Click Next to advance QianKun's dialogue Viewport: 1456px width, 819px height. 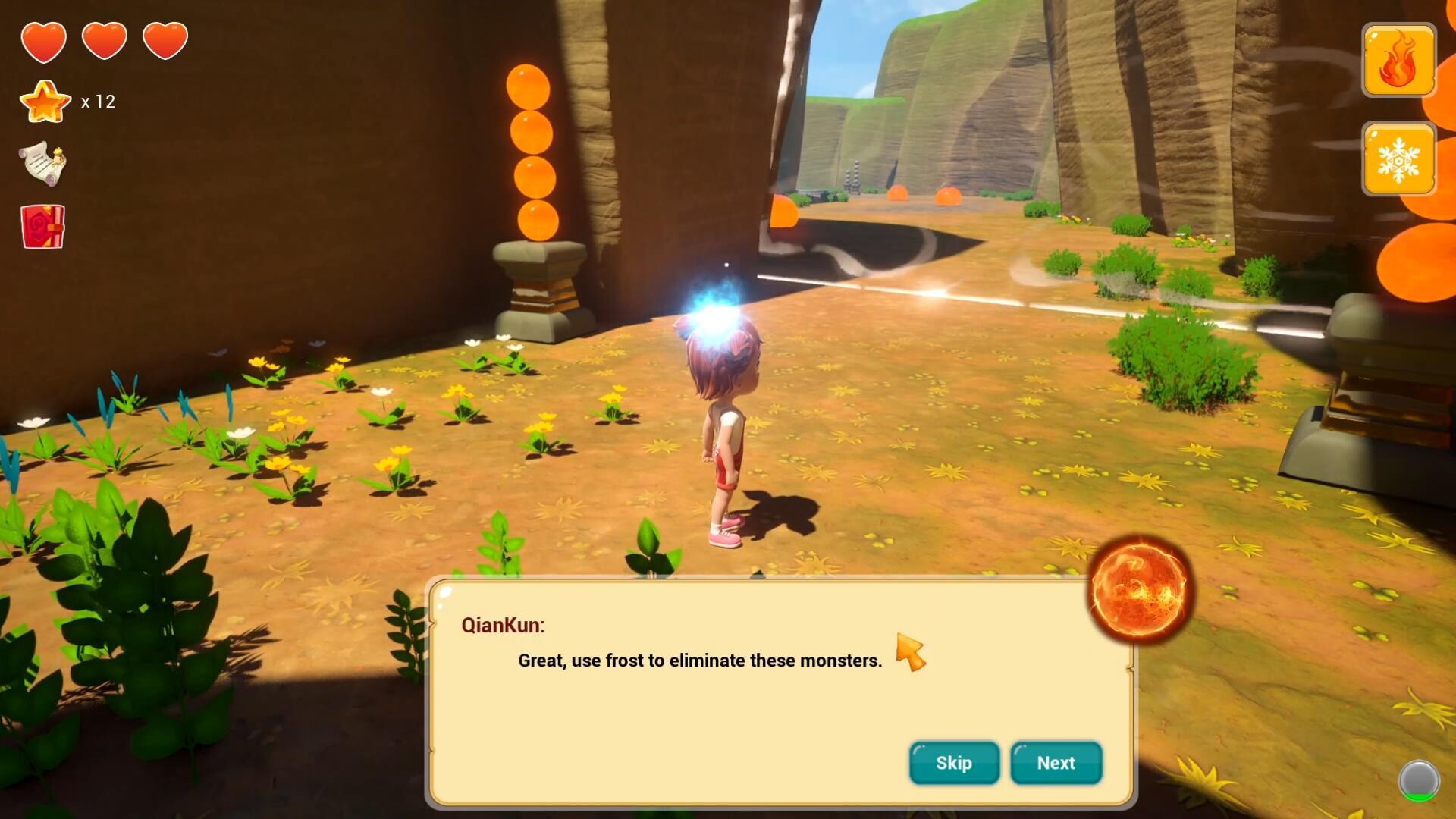[x=1056, y=764]
